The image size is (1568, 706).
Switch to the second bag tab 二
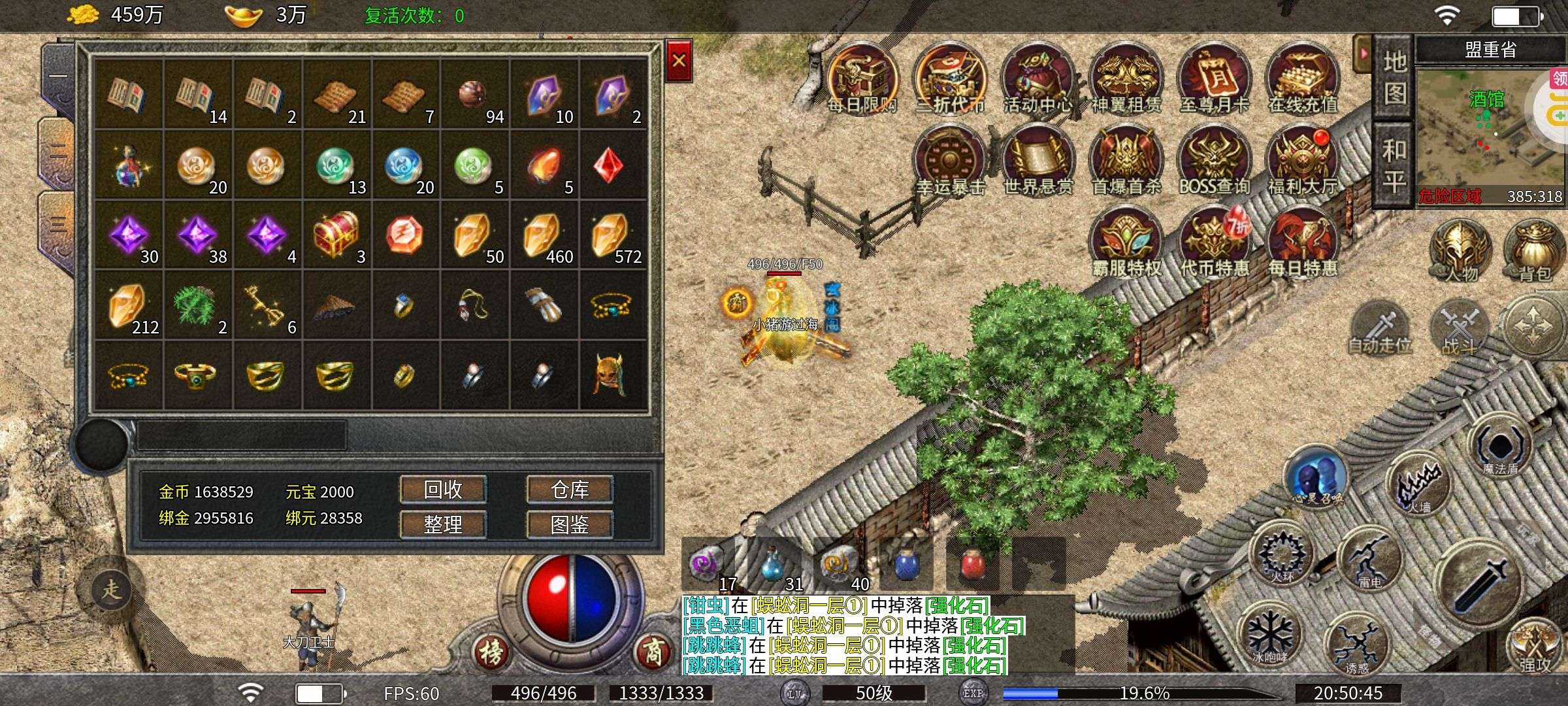[57, 152]
